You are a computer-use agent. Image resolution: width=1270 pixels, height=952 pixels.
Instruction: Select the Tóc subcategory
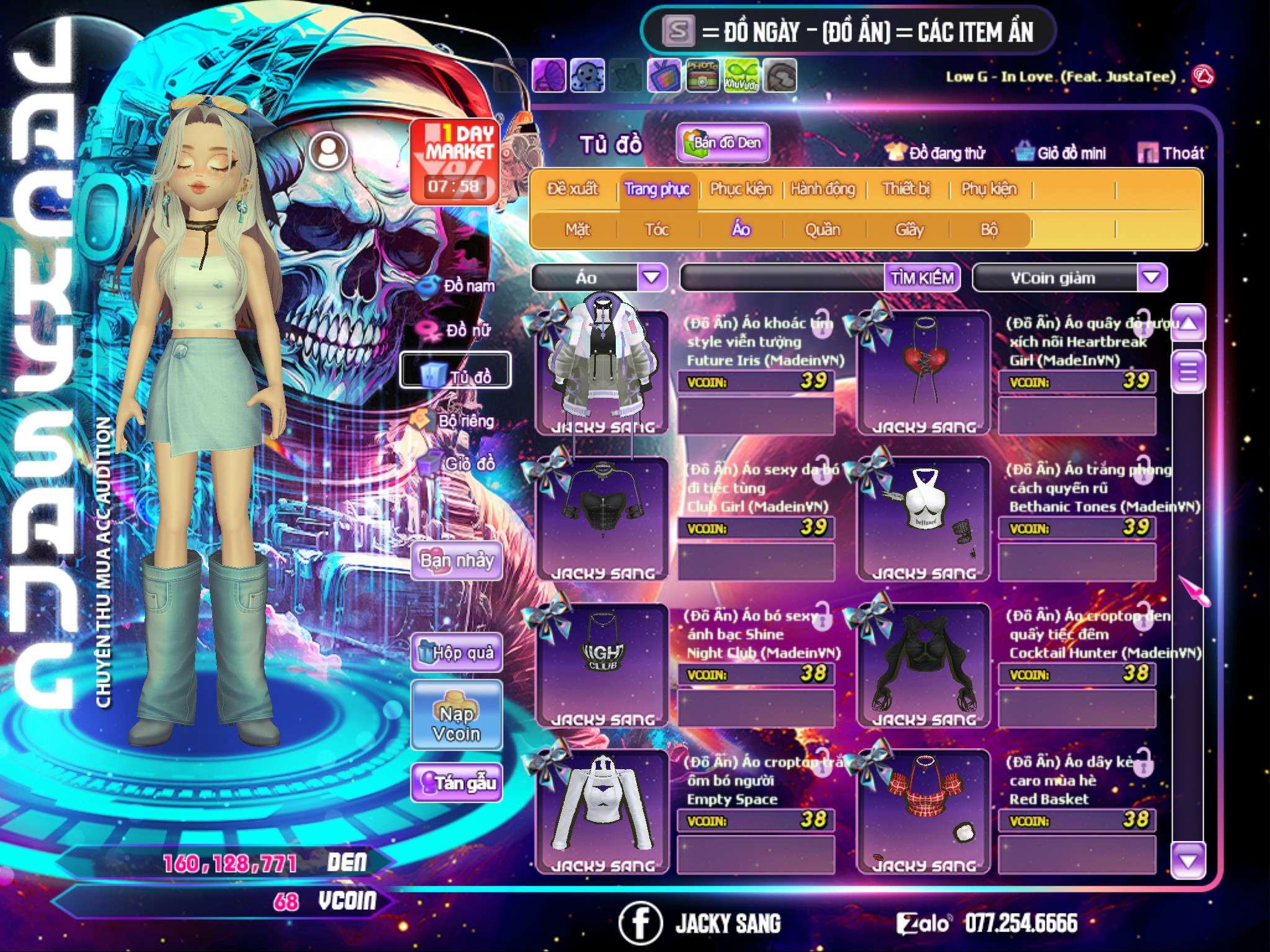pyautogui.click(x=657, y=230)
